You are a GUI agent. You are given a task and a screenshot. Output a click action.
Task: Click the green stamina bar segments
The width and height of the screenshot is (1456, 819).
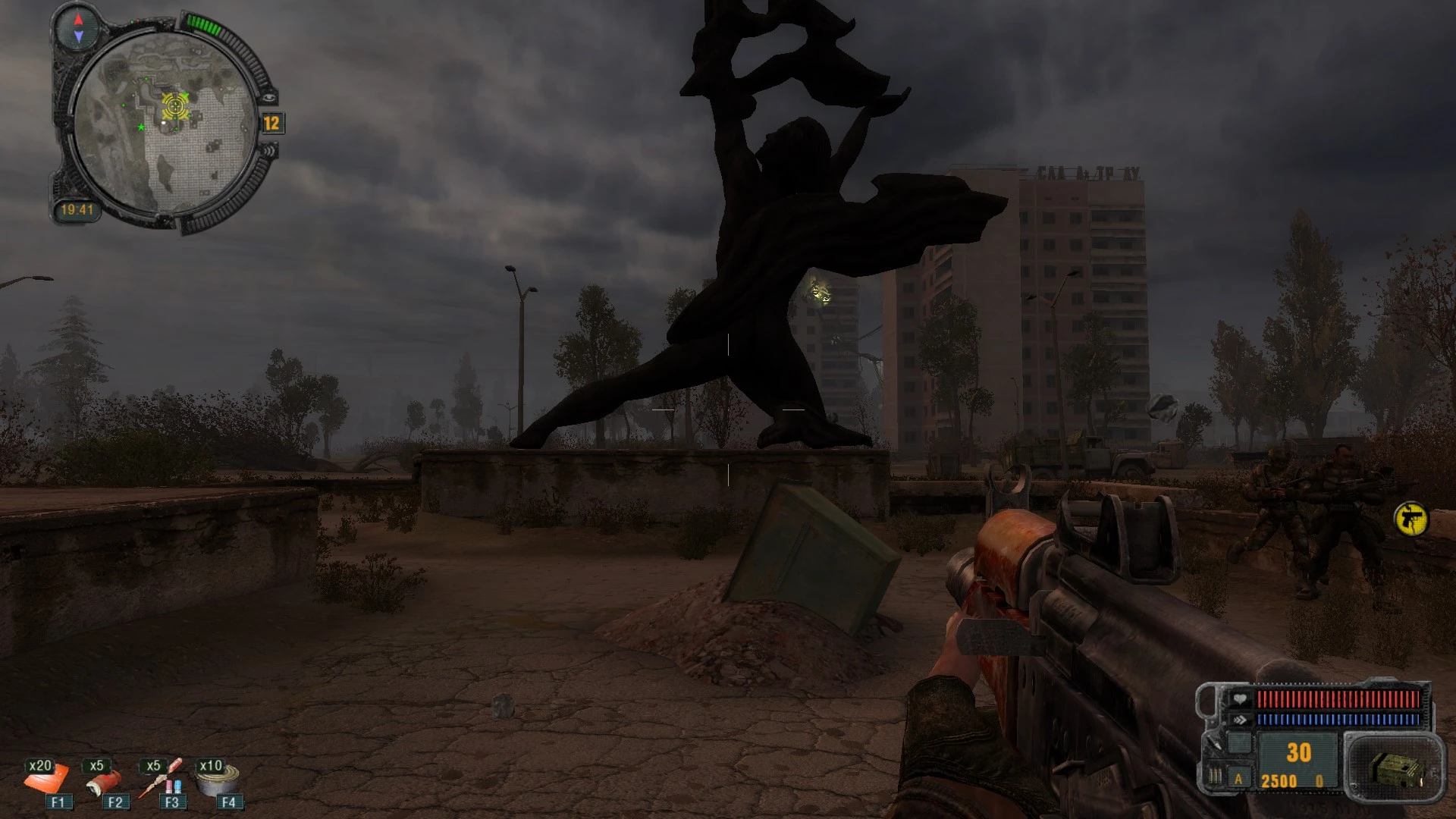(x=203, y=24)
